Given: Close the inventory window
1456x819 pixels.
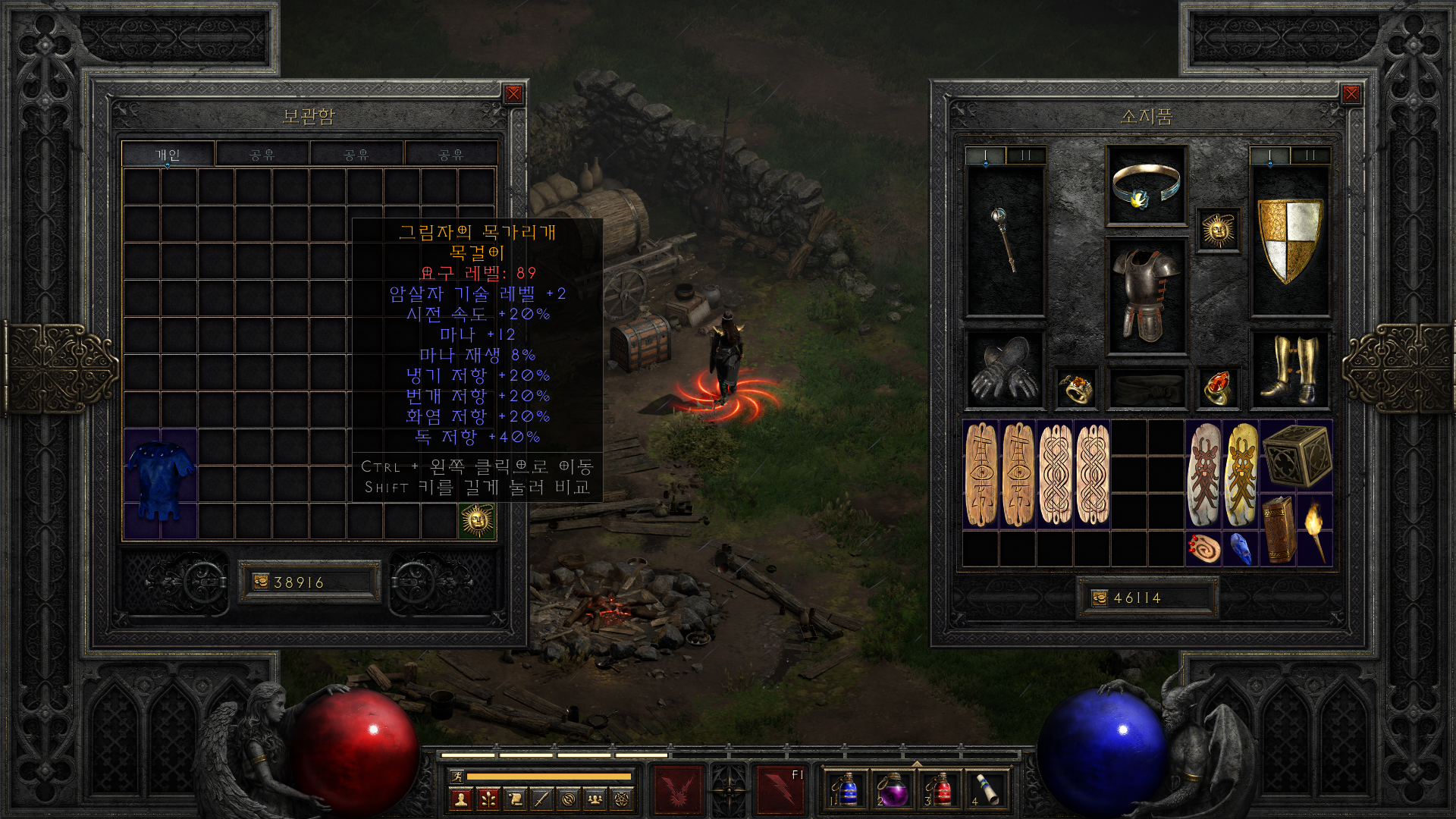Looking at the screenshot, I should pyautogui.click(x=1351, y=94).
